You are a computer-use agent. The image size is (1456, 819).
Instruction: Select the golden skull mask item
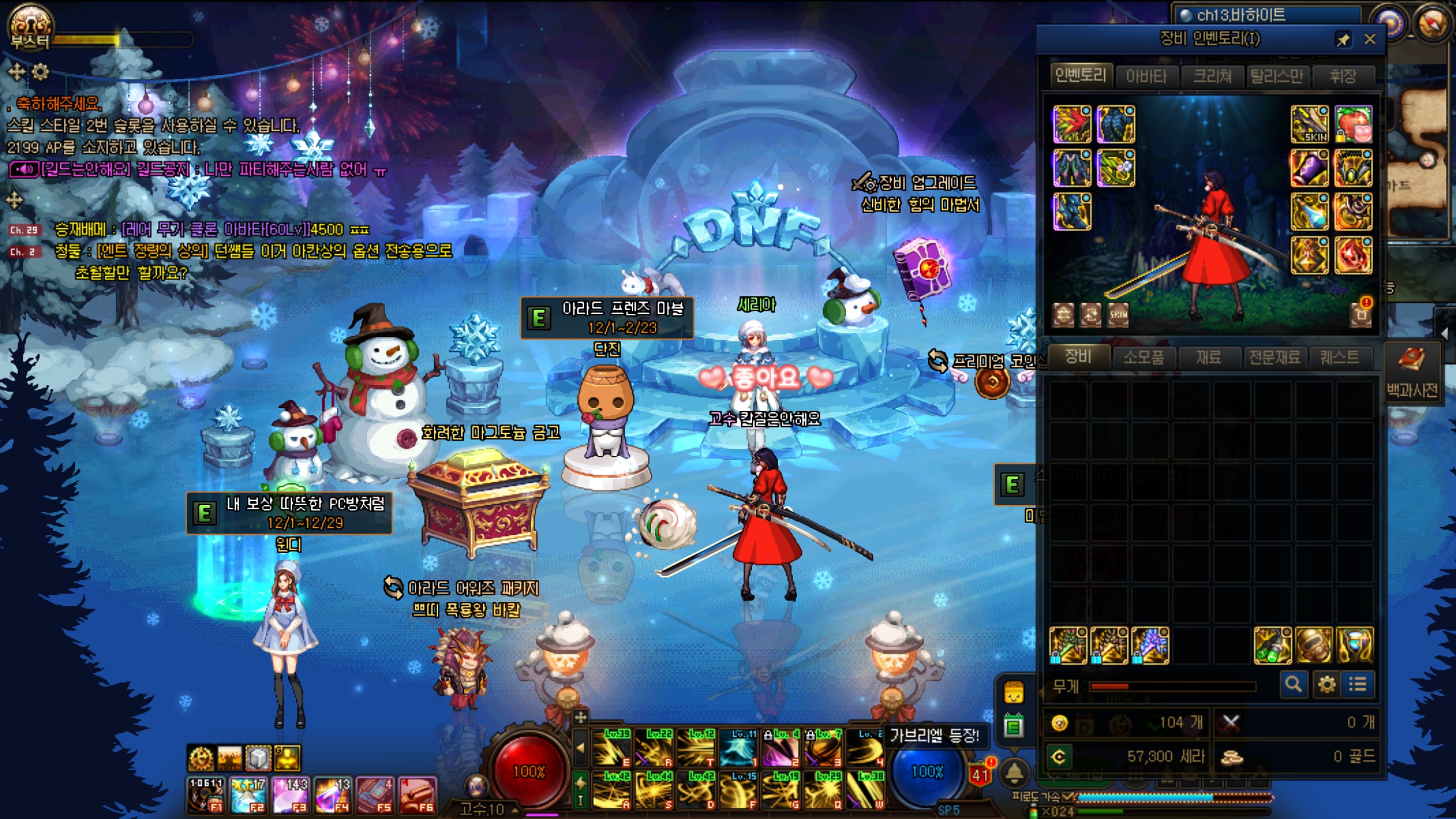tap(1313, 644)
